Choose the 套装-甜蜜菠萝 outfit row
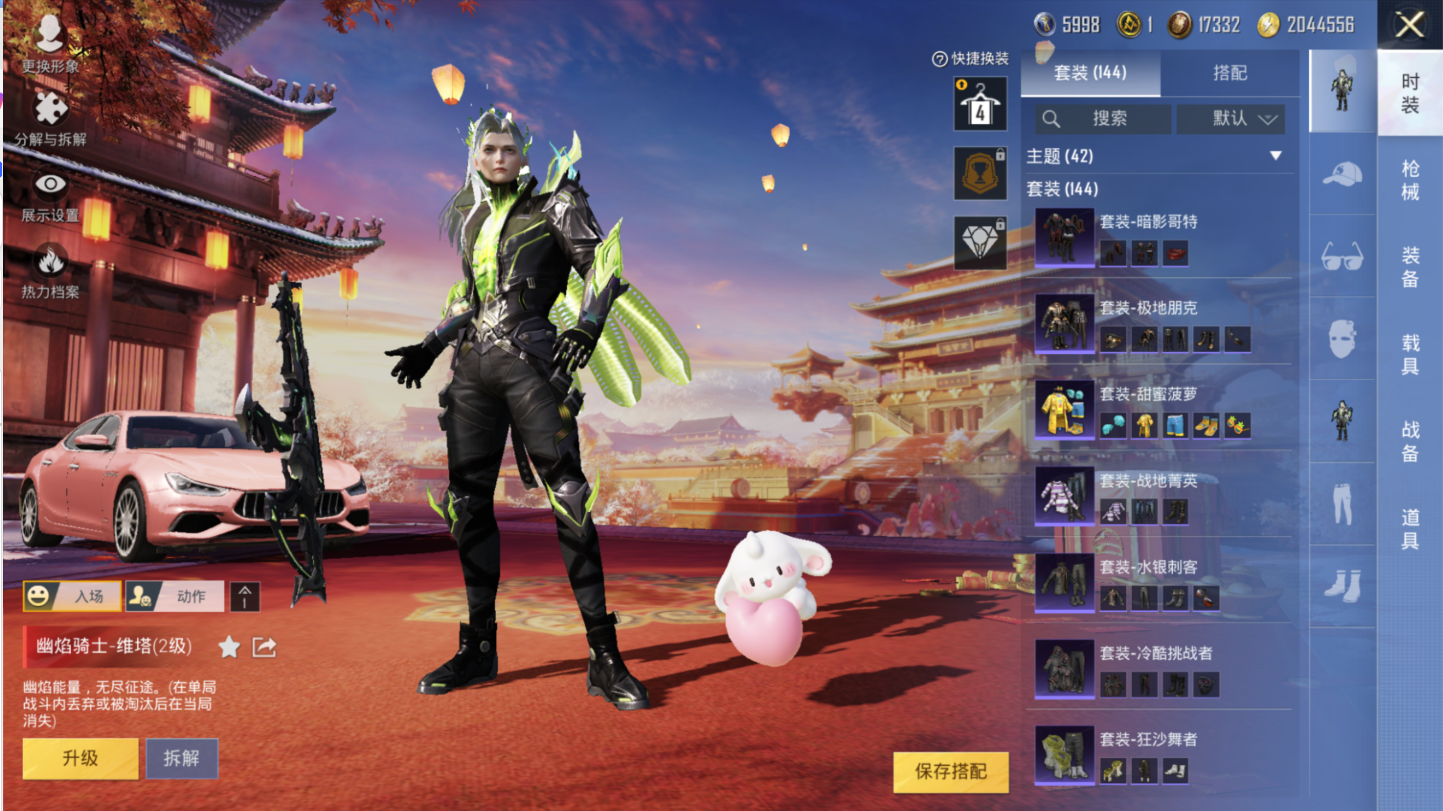Screen dimensions: 1443x811 pyautogui.click(x=1160, y=410)
